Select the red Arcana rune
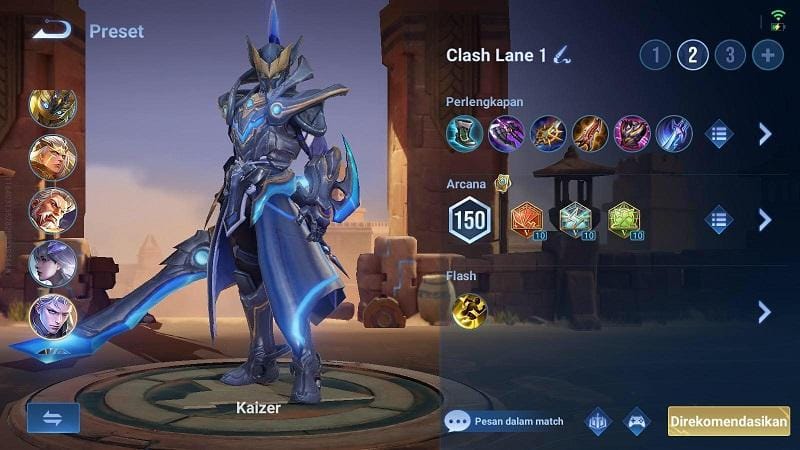Image resolution: width=800 pixels, height=450 pixels. point(527,219)
